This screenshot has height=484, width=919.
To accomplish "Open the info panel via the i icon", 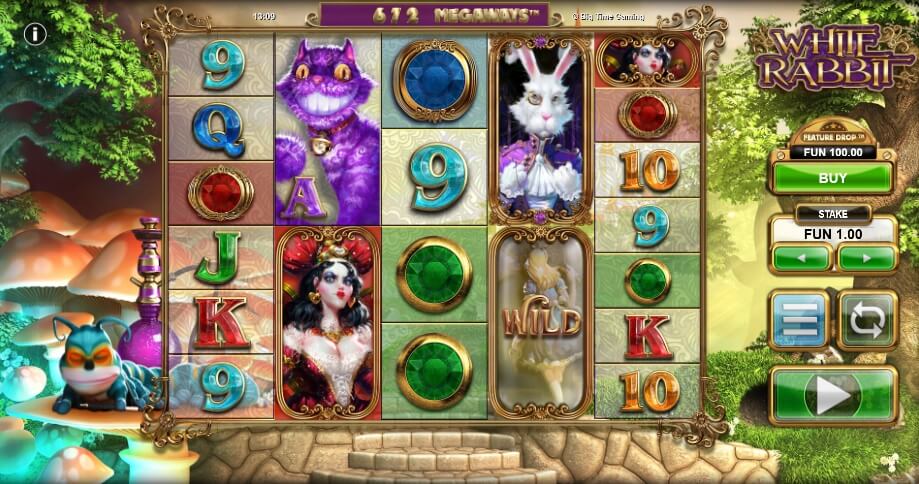I will coord(37,34).
